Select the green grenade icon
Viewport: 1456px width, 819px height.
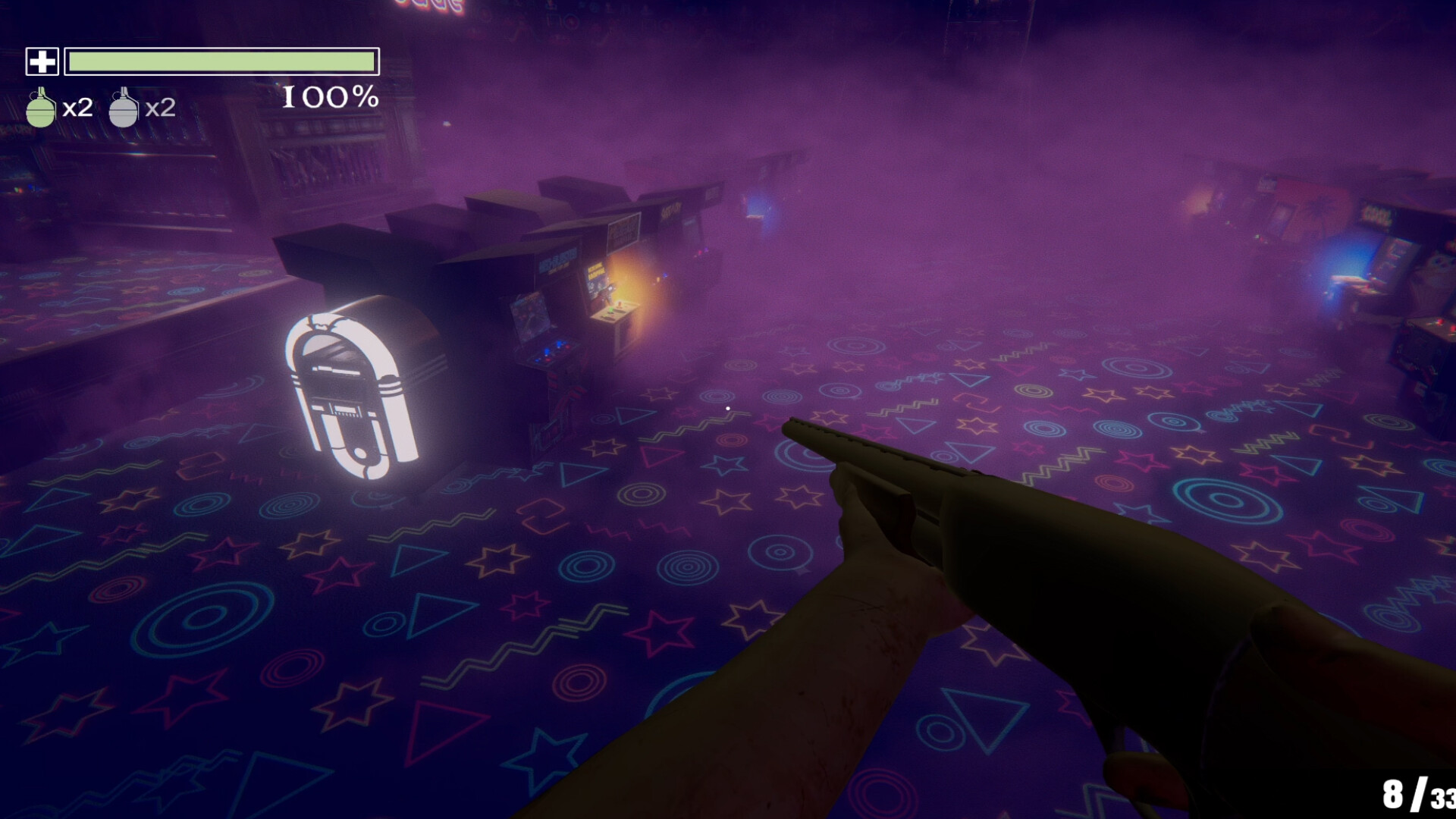(41, 108)
